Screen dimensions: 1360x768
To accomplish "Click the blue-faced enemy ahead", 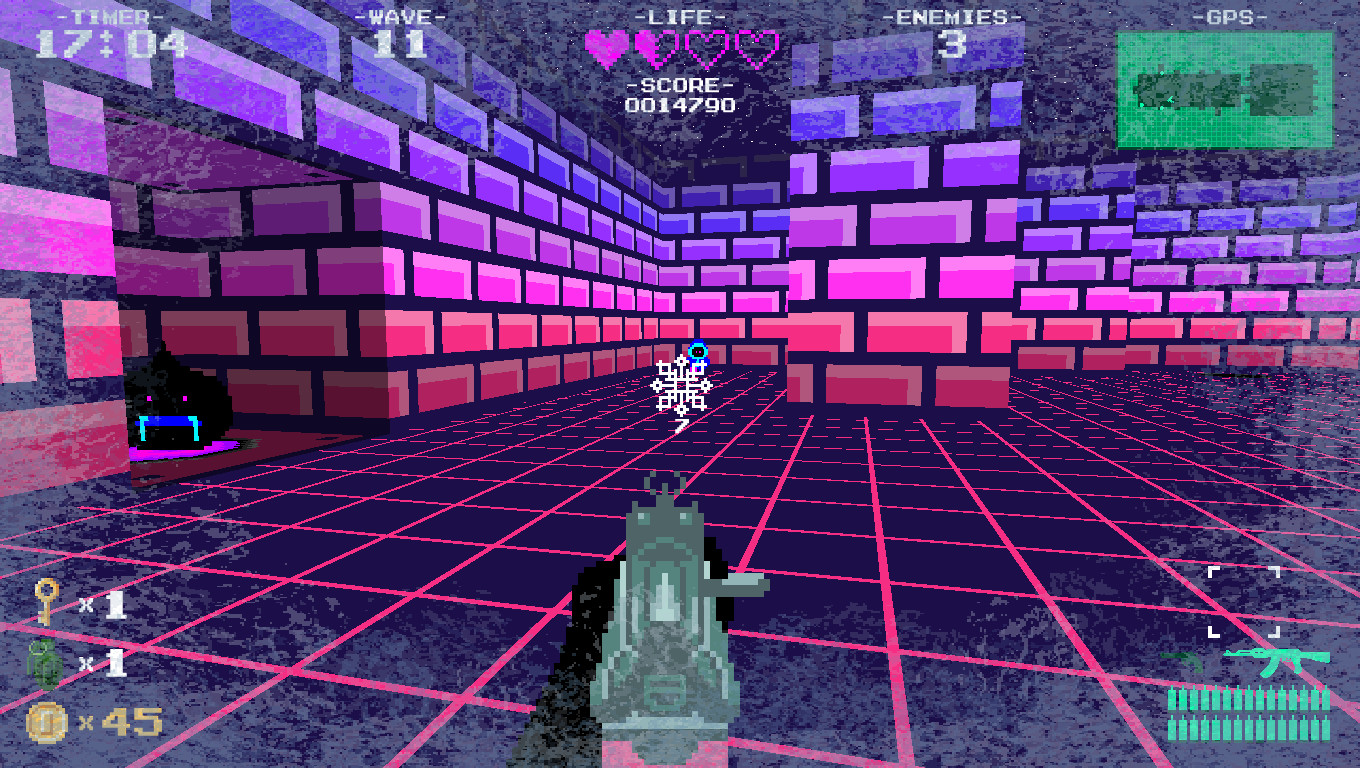I will click(x=698, y=350).
